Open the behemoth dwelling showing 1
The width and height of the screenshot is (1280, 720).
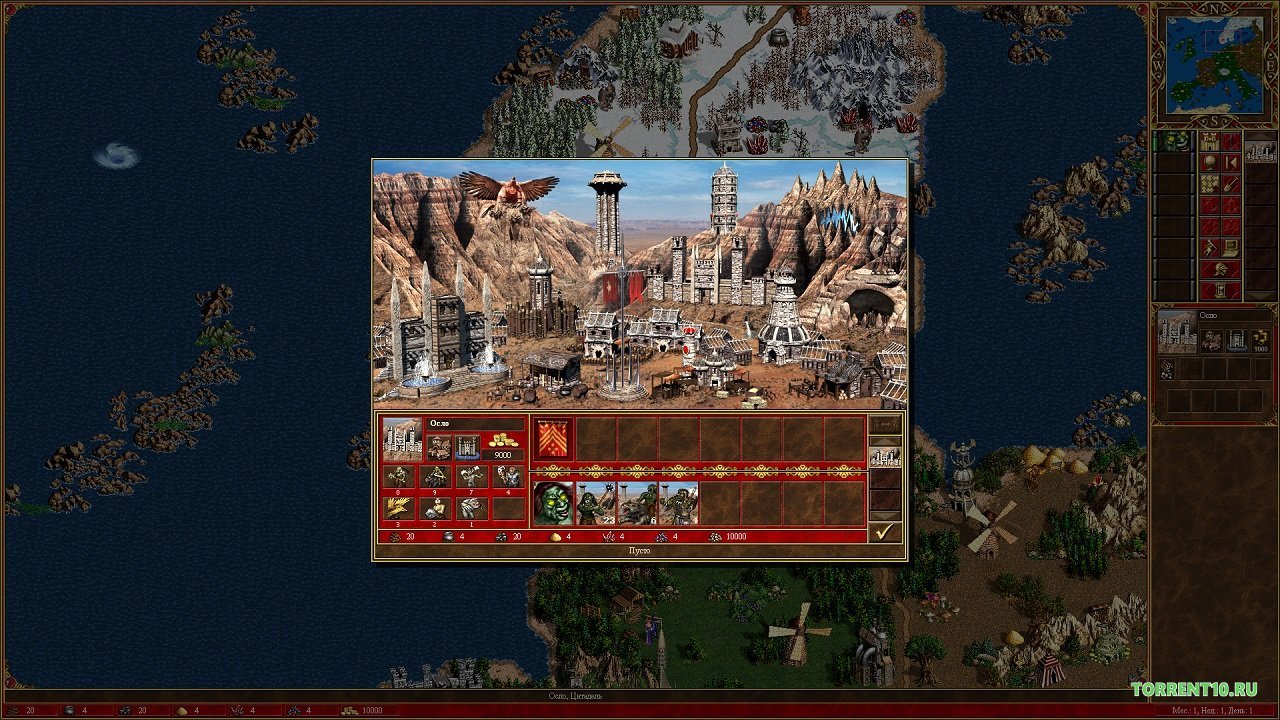pyautogui.click(x=471, y=508)
